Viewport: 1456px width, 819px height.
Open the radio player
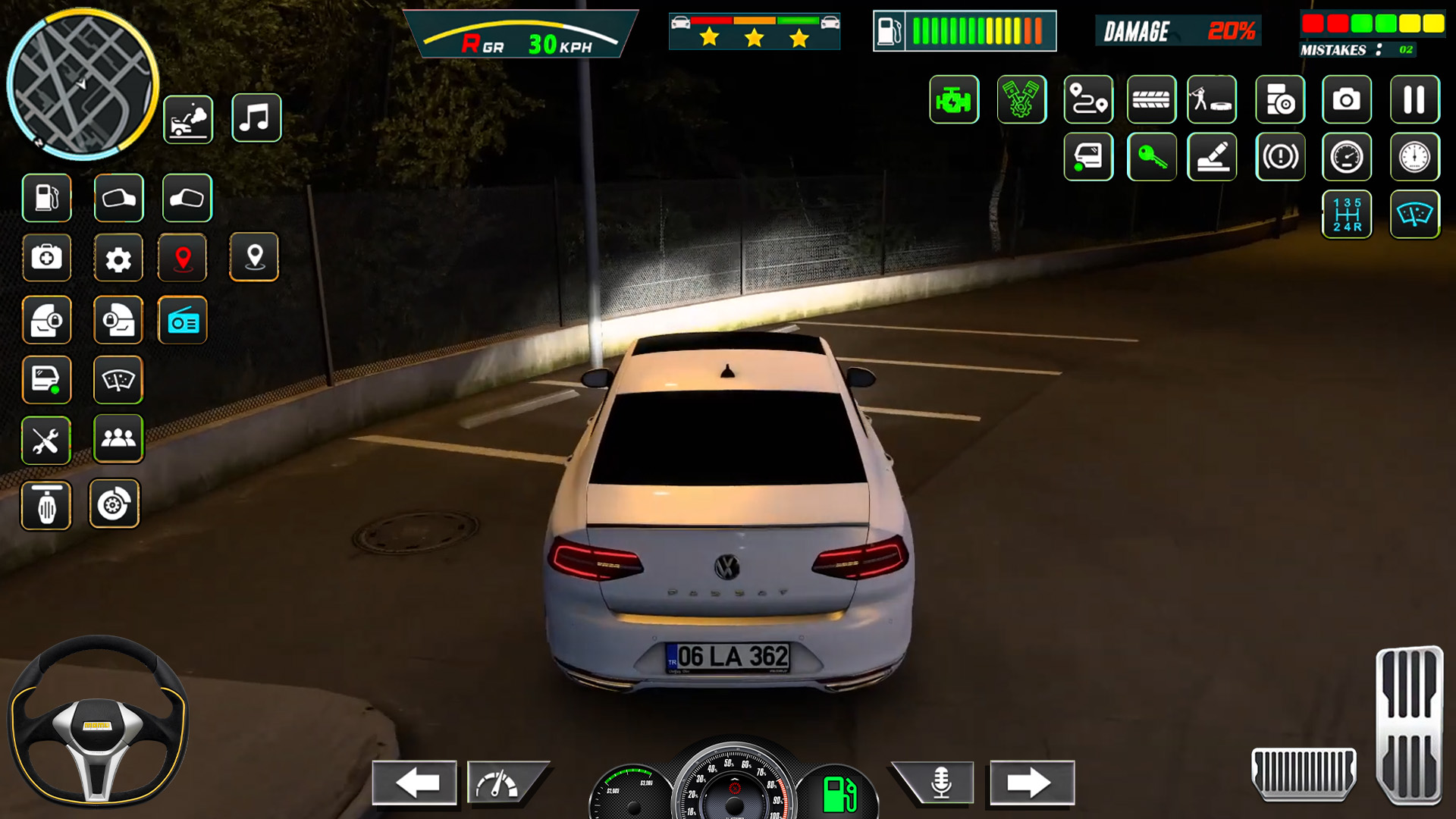(183, 320)
